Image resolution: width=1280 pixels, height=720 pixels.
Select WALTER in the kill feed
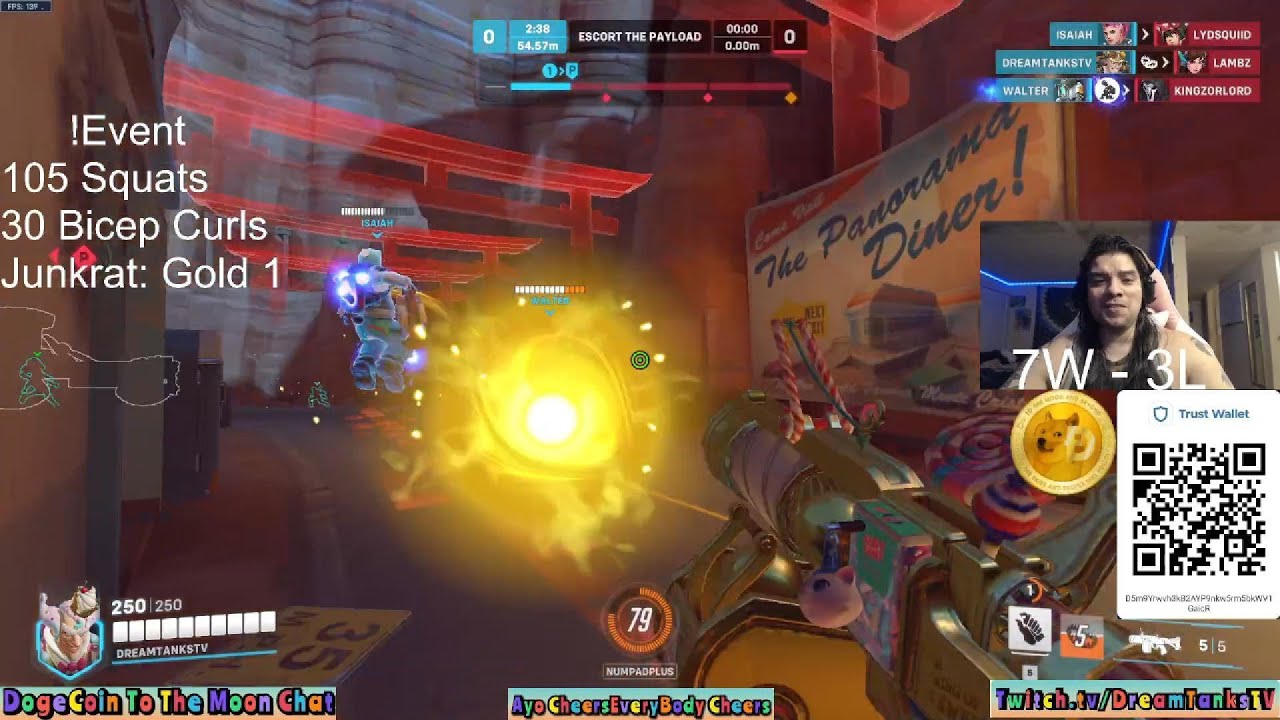tap(1026, 91)
